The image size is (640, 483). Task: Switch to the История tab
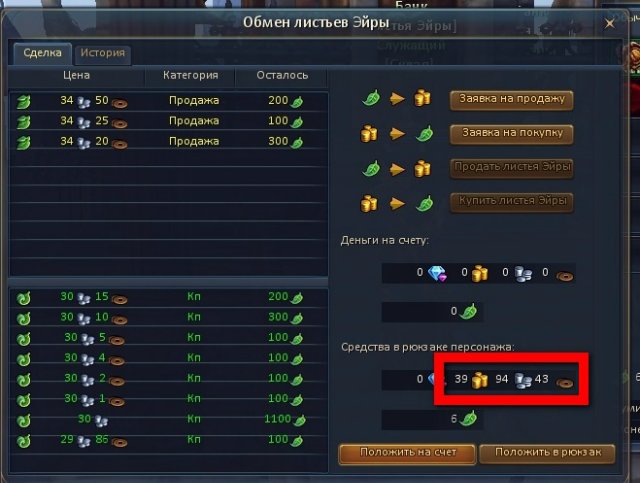point(103,54)
